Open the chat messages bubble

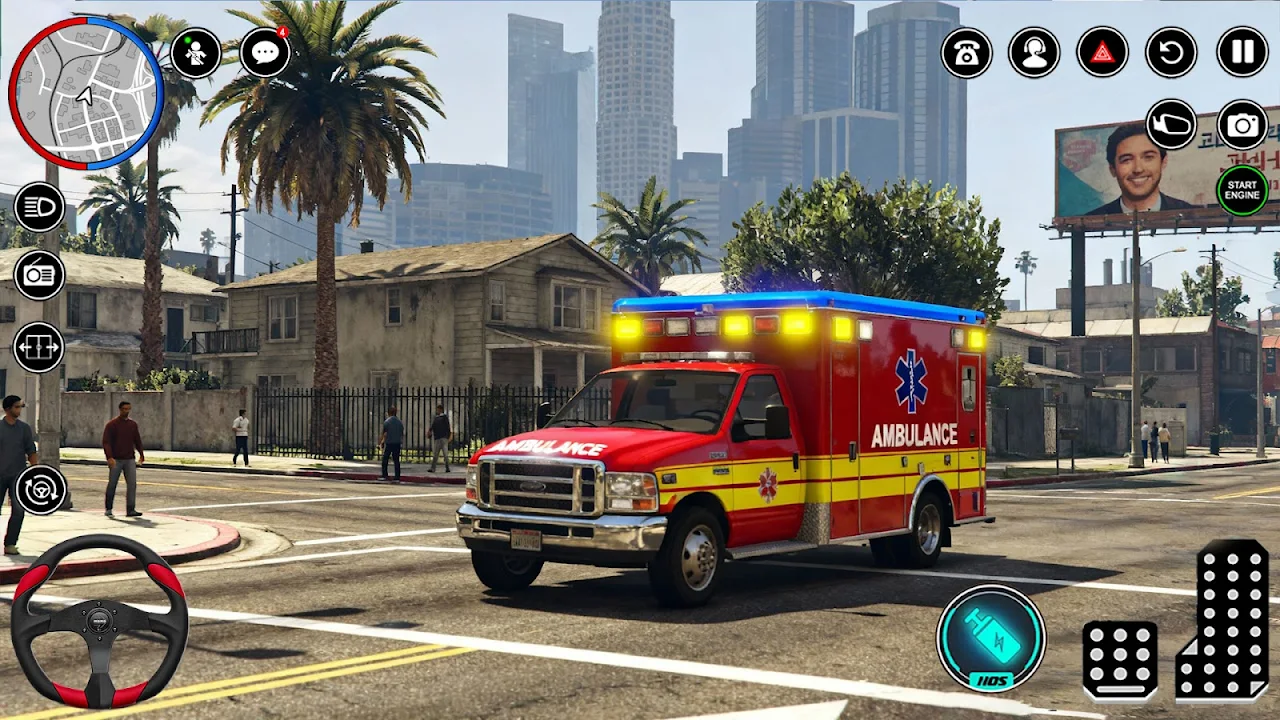click(x=265, y=53)
